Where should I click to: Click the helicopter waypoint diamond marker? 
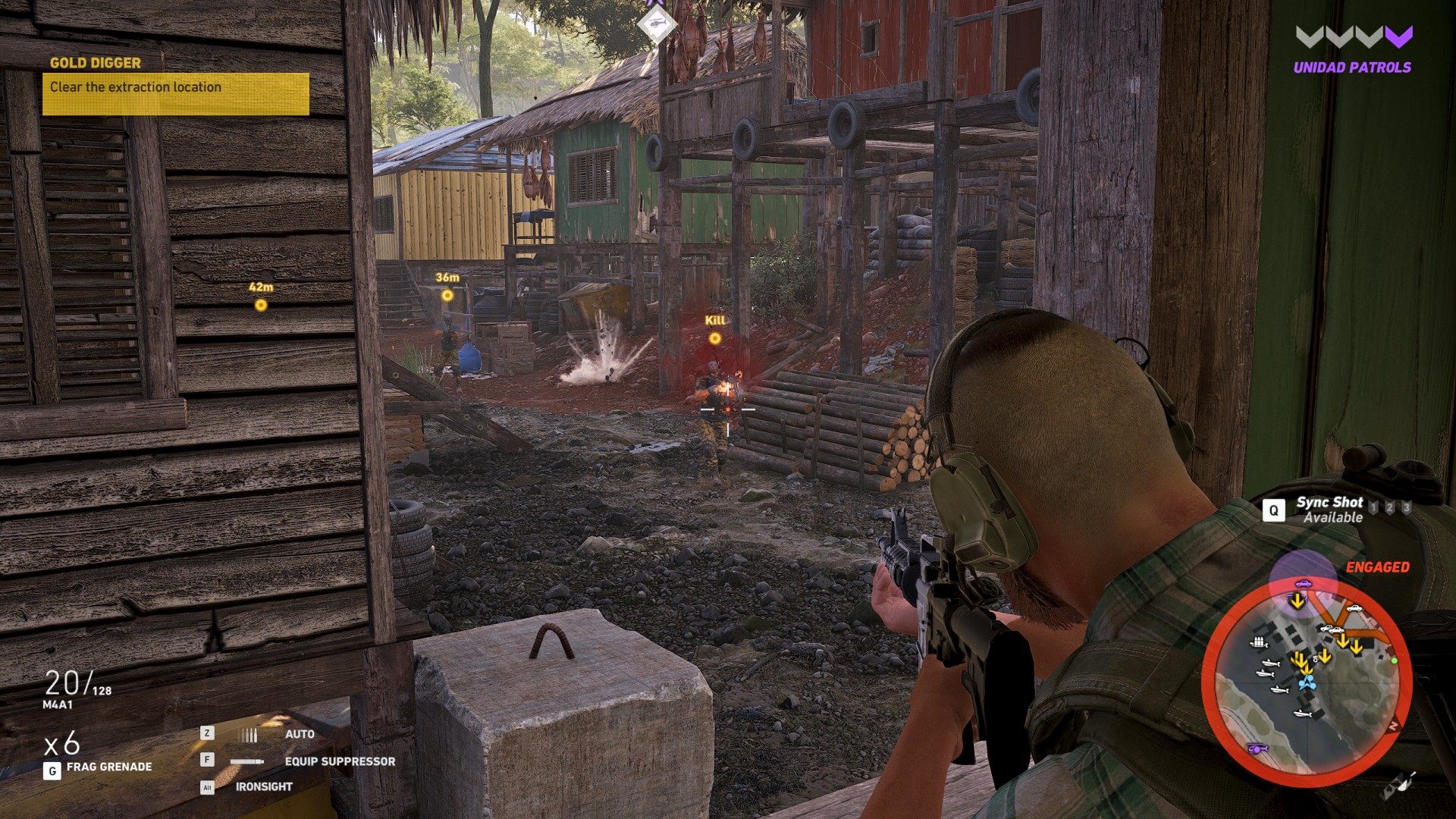click(x=657, y=24)
